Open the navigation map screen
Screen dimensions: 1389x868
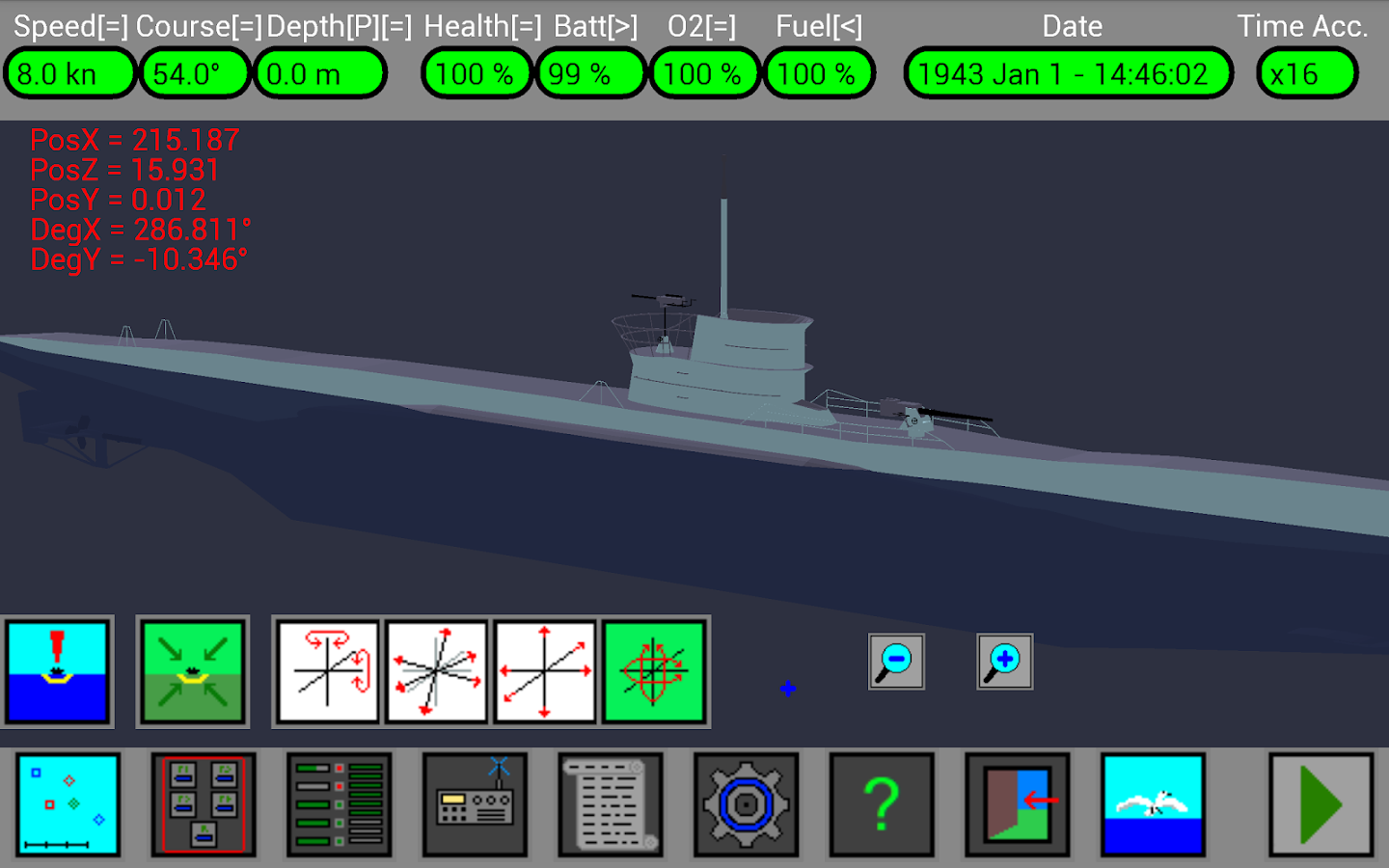click(x=68, y=805)
